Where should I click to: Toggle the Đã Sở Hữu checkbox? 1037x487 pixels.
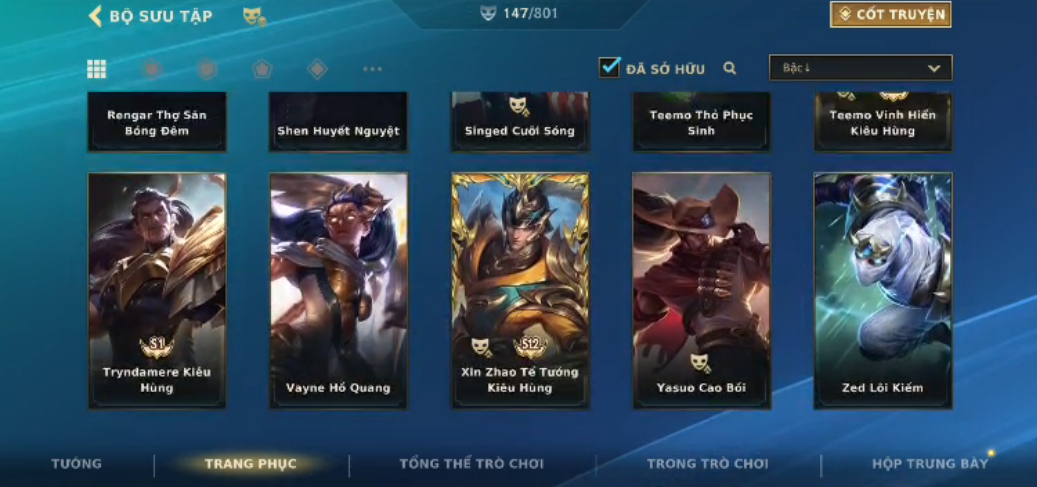pos(609,68)
